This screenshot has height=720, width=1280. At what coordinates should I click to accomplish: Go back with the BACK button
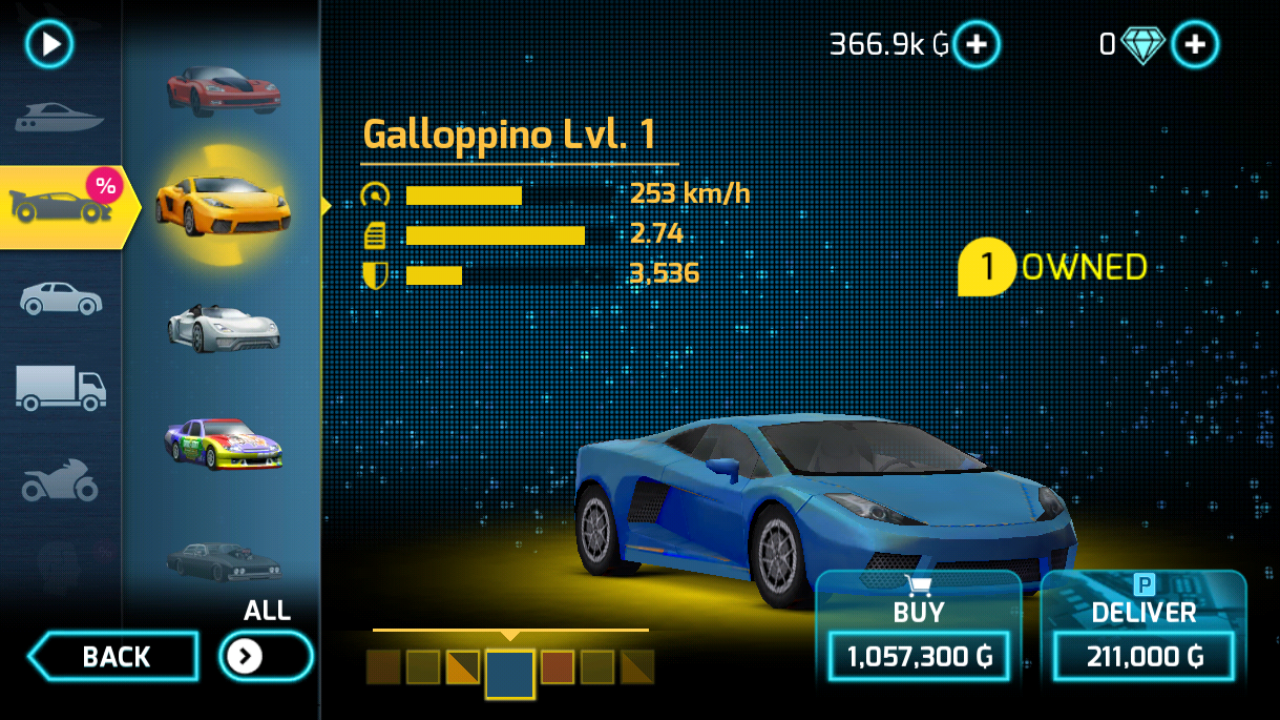(114, 657)
